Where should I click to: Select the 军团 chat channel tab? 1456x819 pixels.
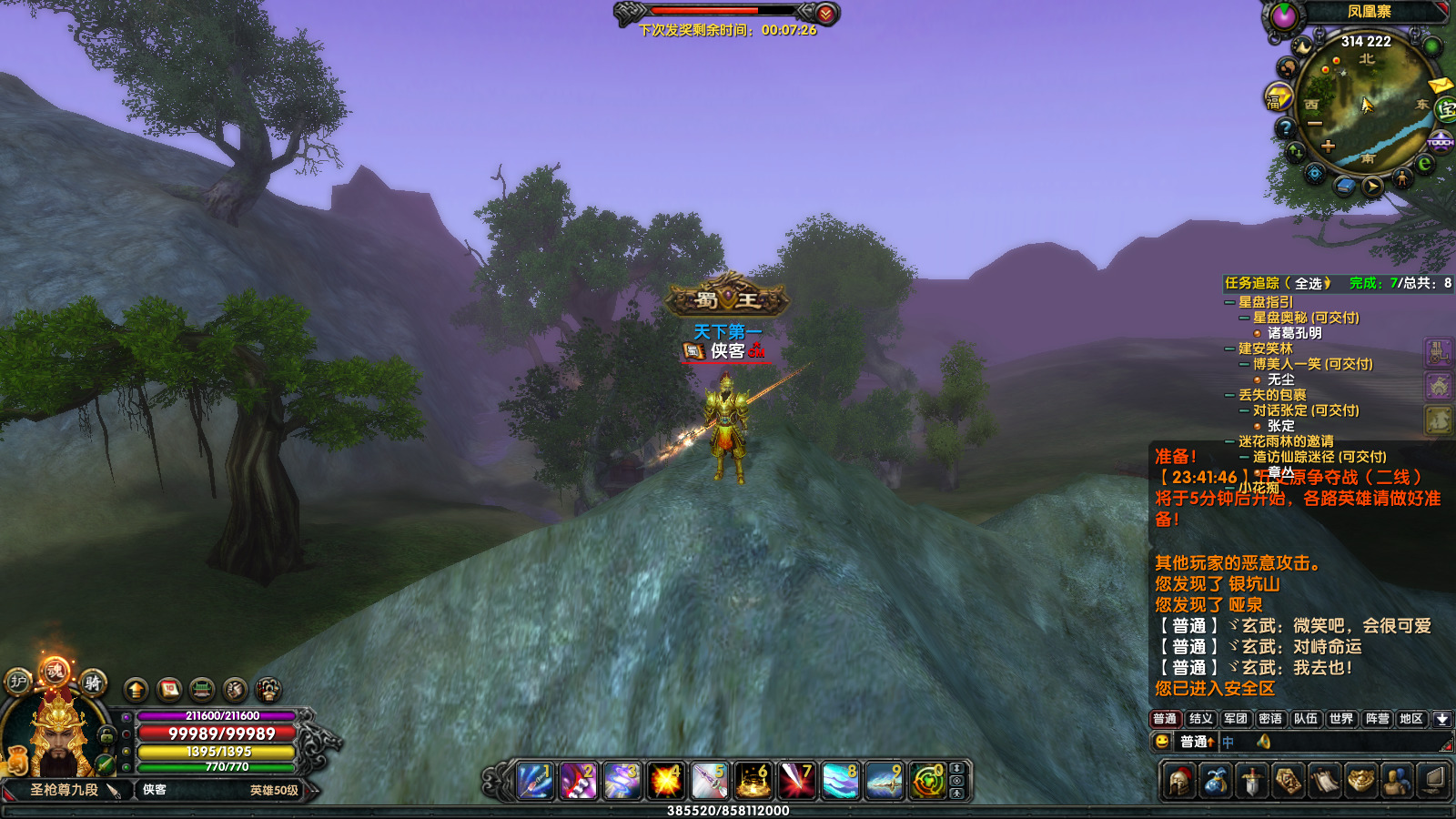coord(1236,719)
